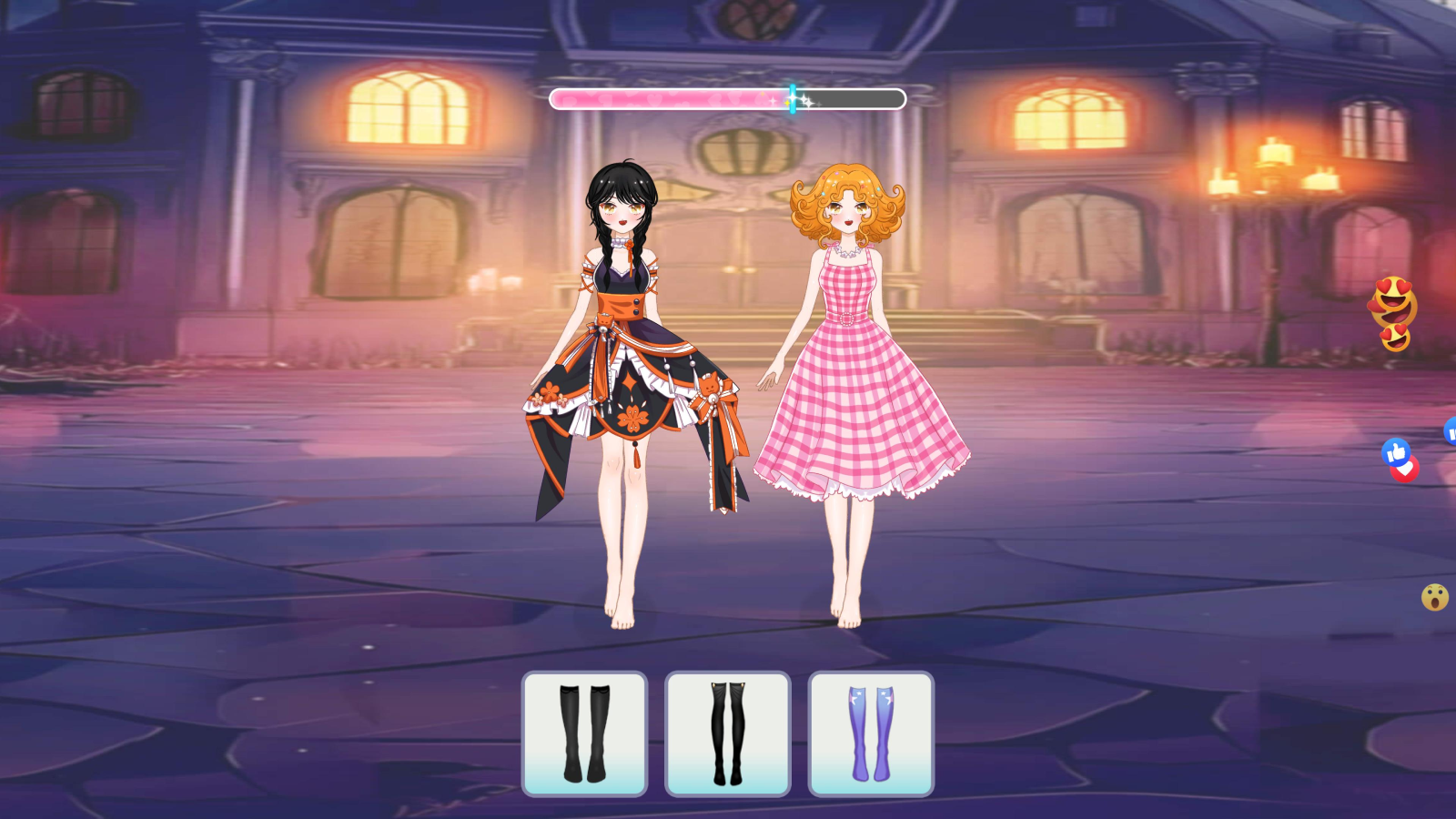The height and width of the screenshot is (819, 1456).
Task: Tap the pink gingham dress
Action: (x=851, y=391)
